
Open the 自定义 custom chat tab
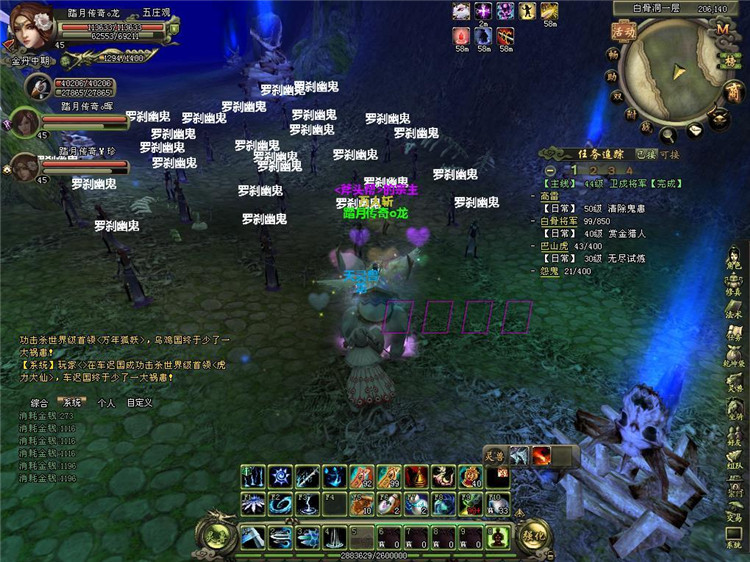click(139, 403)
